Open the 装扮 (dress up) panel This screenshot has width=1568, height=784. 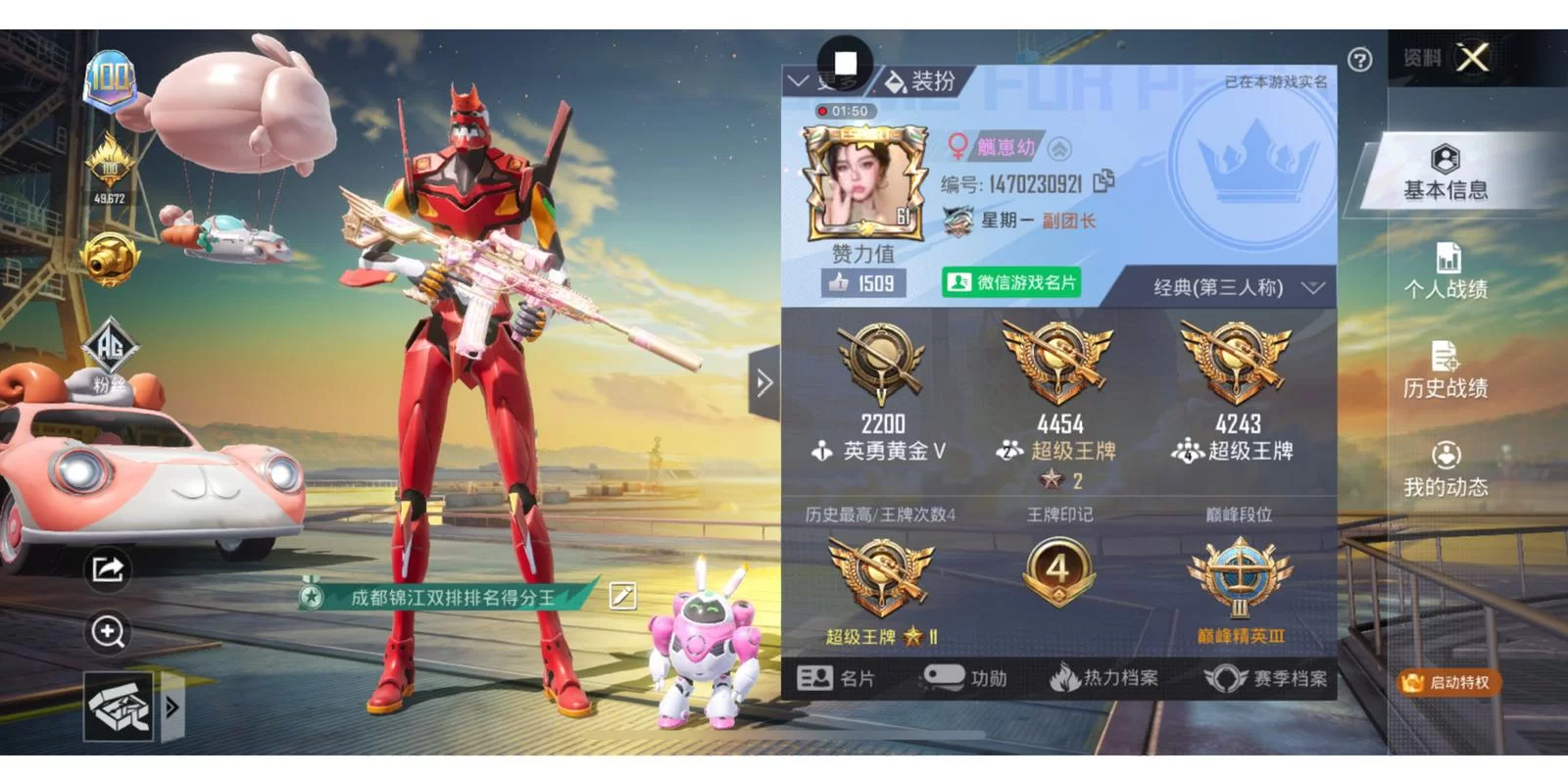[926, 81]
